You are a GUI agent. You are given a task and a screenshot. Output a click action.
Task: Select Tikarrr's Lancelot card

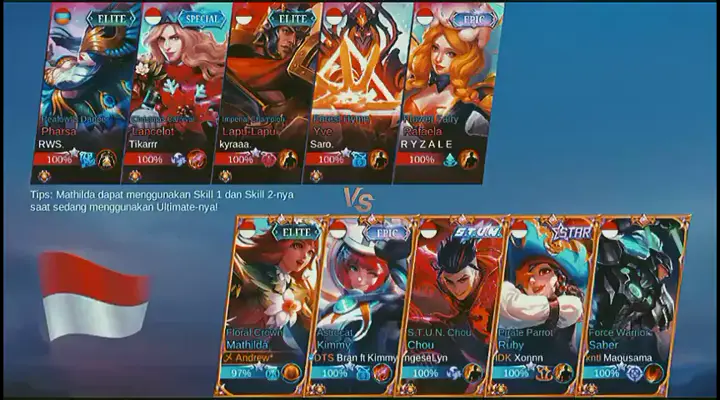pyautogui.click(x=177, y=90)
